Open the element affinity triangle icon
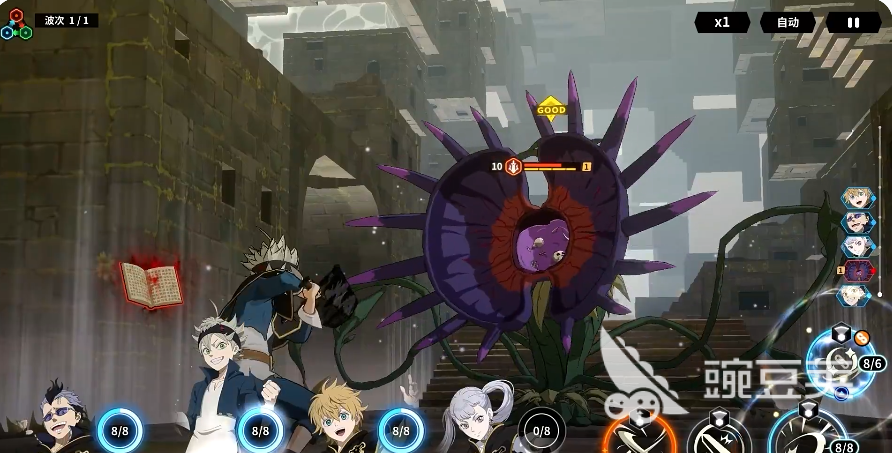This screenshot has height=453, width=892. [16, 25]
